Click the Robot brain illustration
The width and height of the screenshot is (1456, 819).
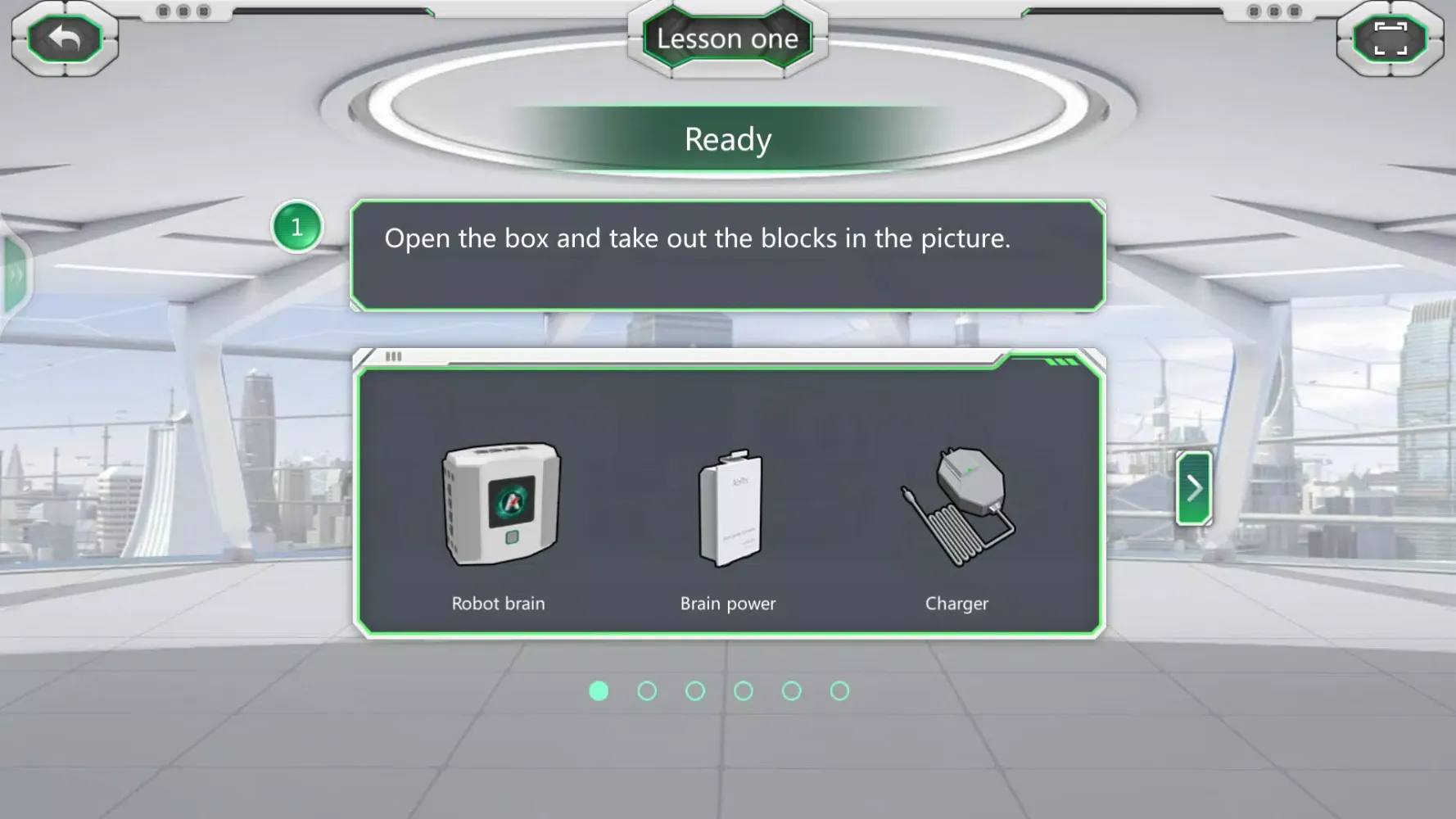coord(500,504)
